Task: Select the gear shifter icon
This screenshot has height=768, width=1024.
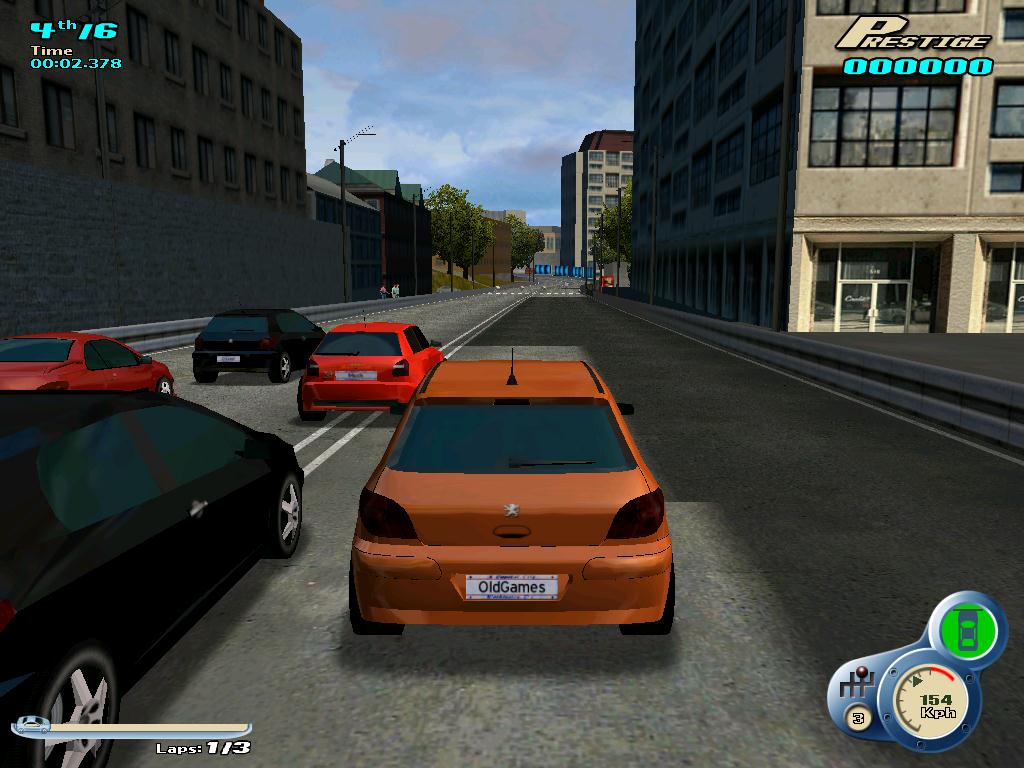Action: pyautogui.click(x=858, y=687)
